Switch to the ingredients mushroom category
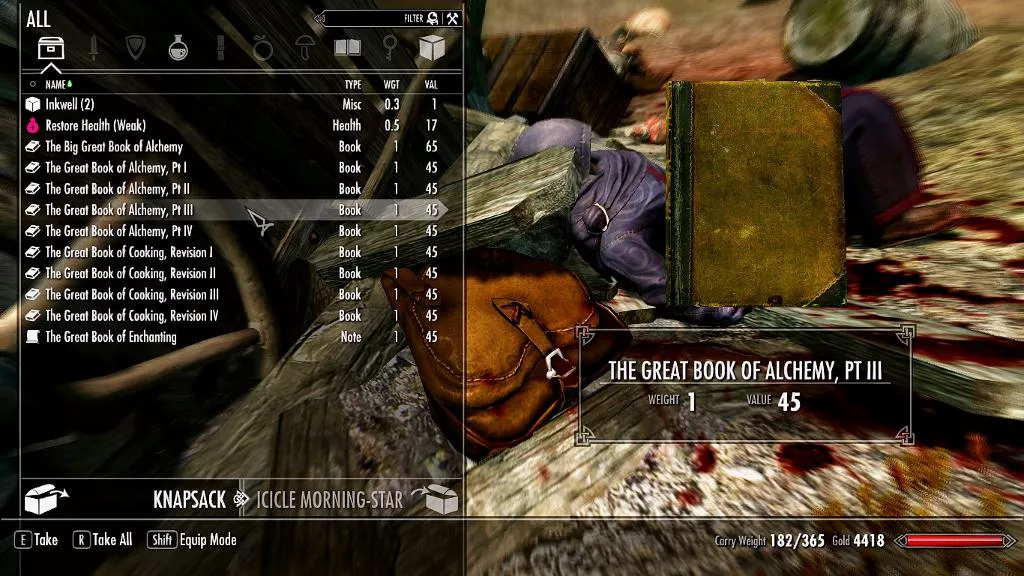1024x576 pixels. point(304,47)
